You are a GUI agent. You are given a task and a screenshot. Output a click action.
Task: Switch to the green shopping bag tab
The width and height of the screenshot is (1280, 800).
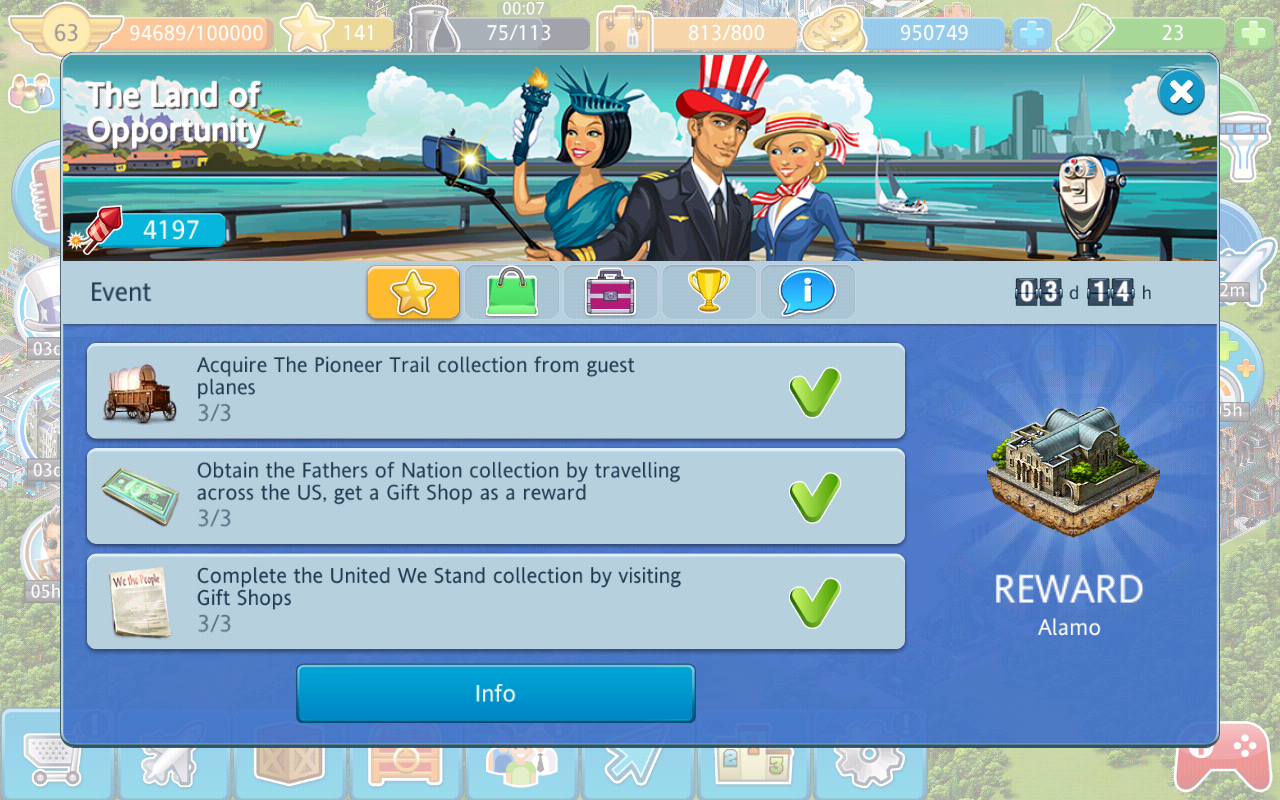(511, 292)
